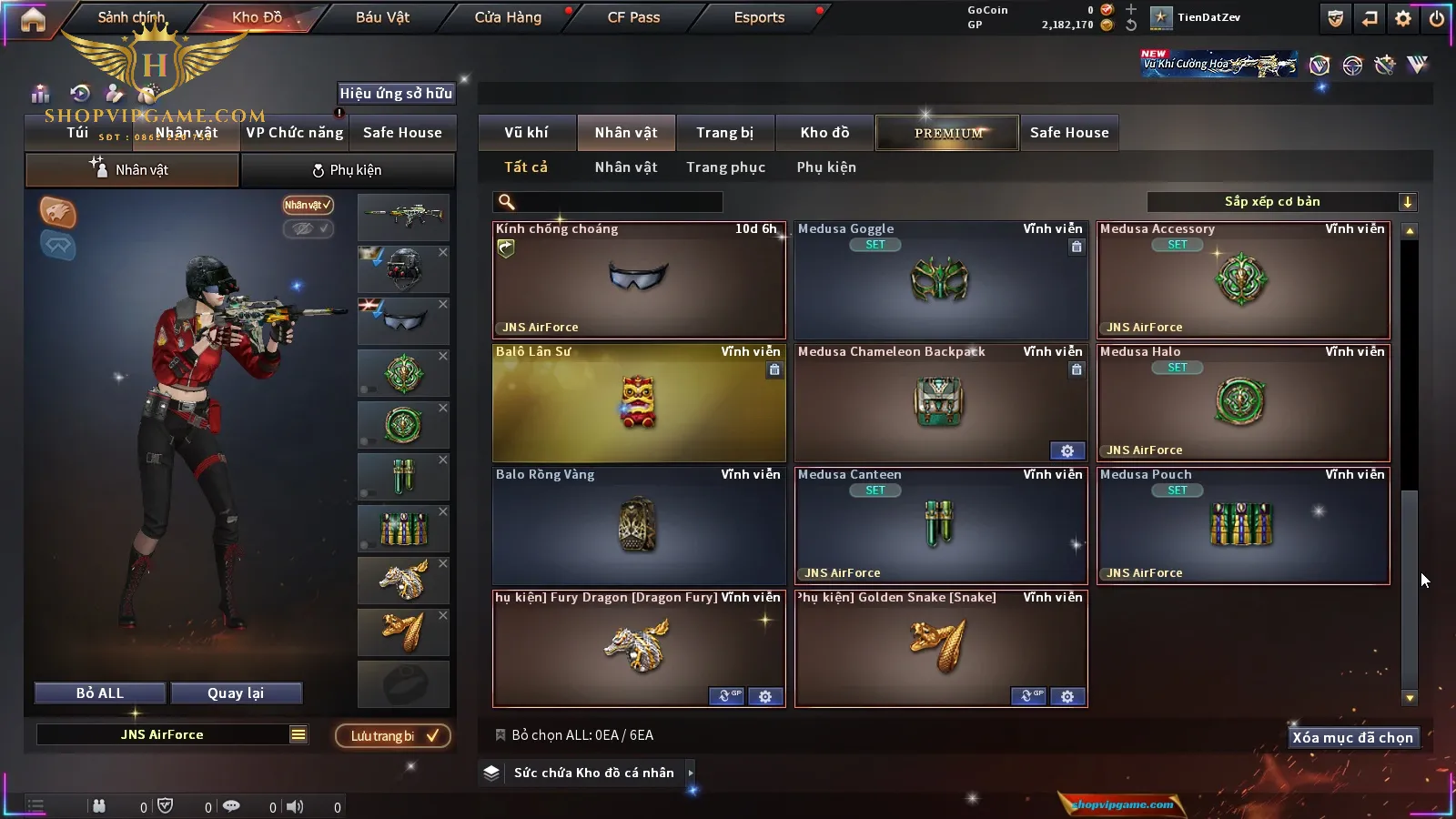Filter by Trang phục subcategory
The image size is (1456, 819).
[x=725, y=167]
